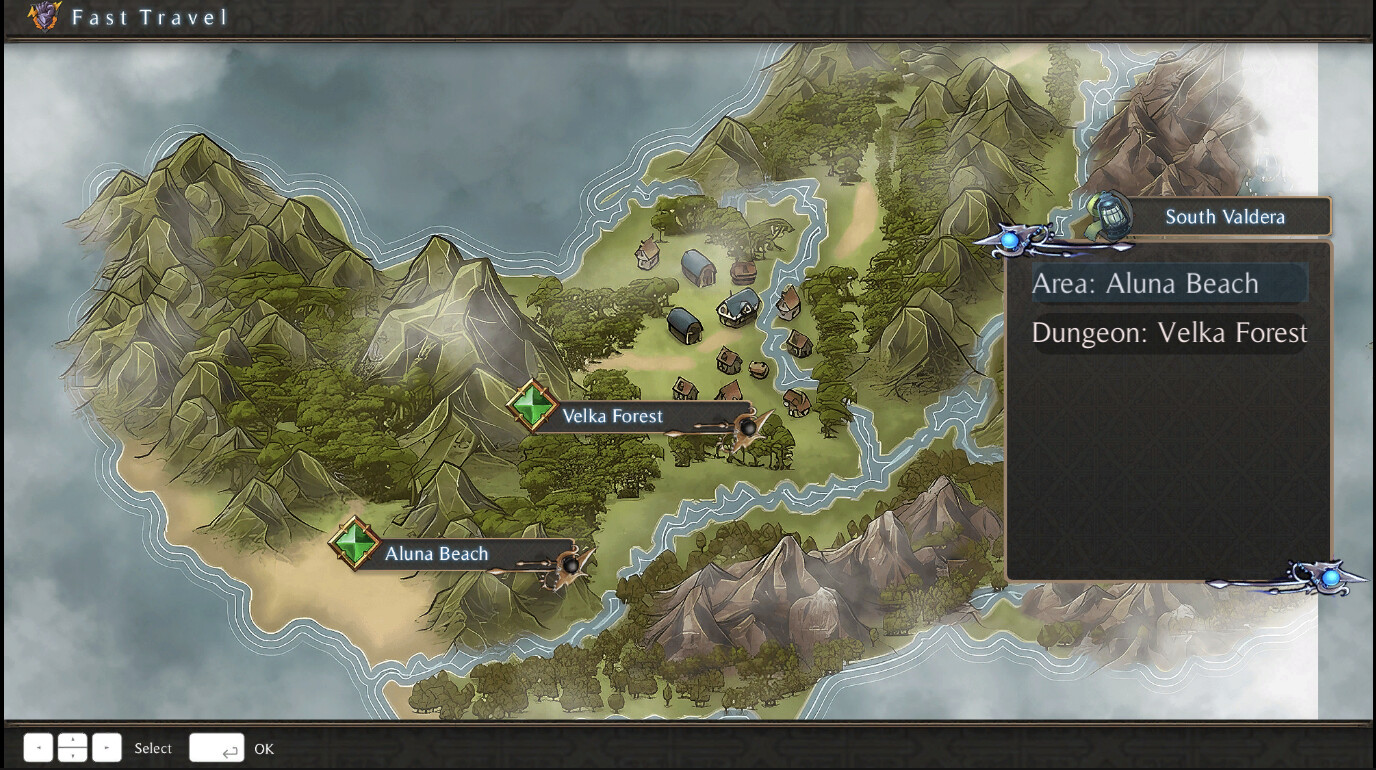Click the South Valdera region header

coord(1224,216)
